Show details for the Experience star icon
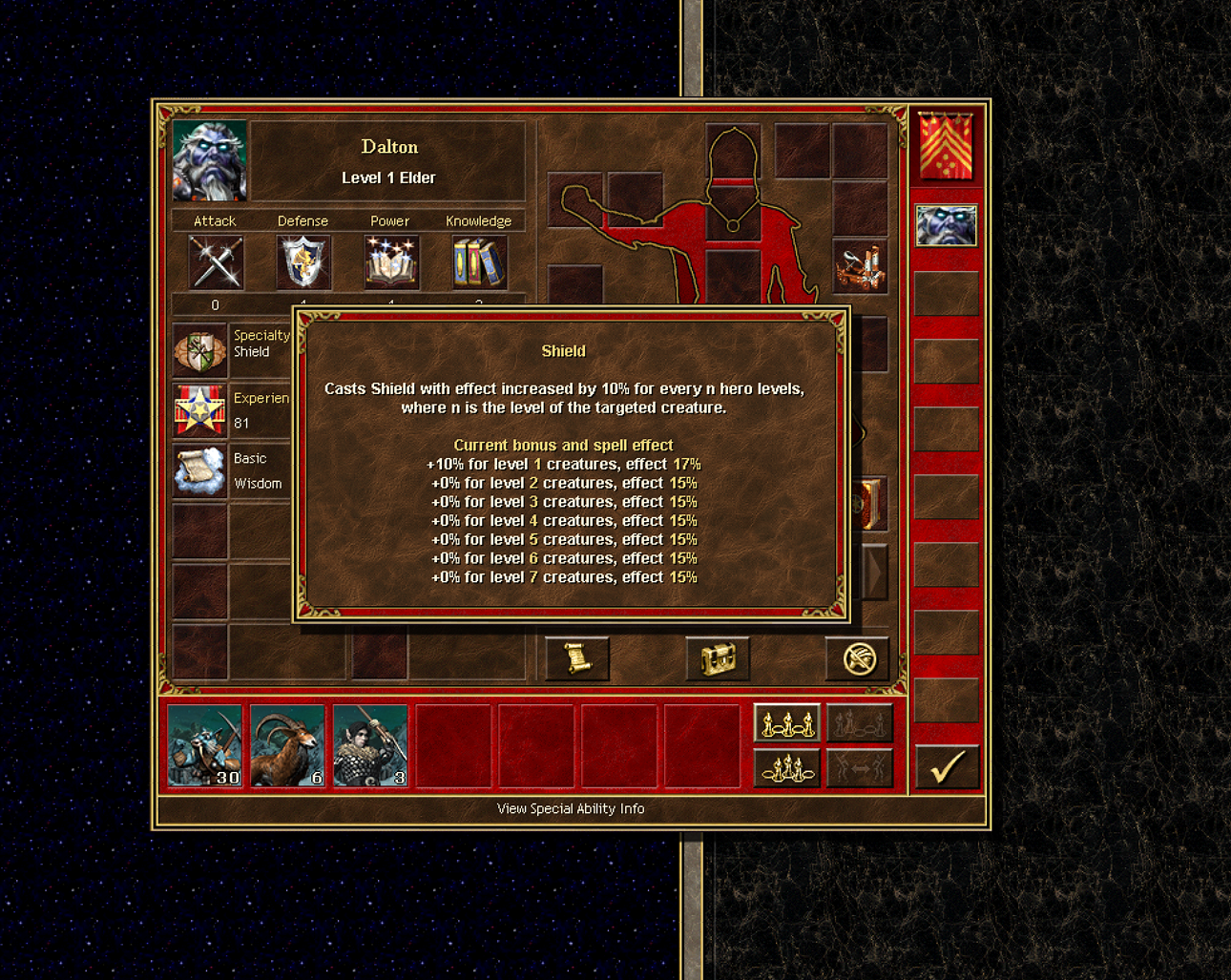This screenshot has width=1231, height=980. tap(199, 410)
